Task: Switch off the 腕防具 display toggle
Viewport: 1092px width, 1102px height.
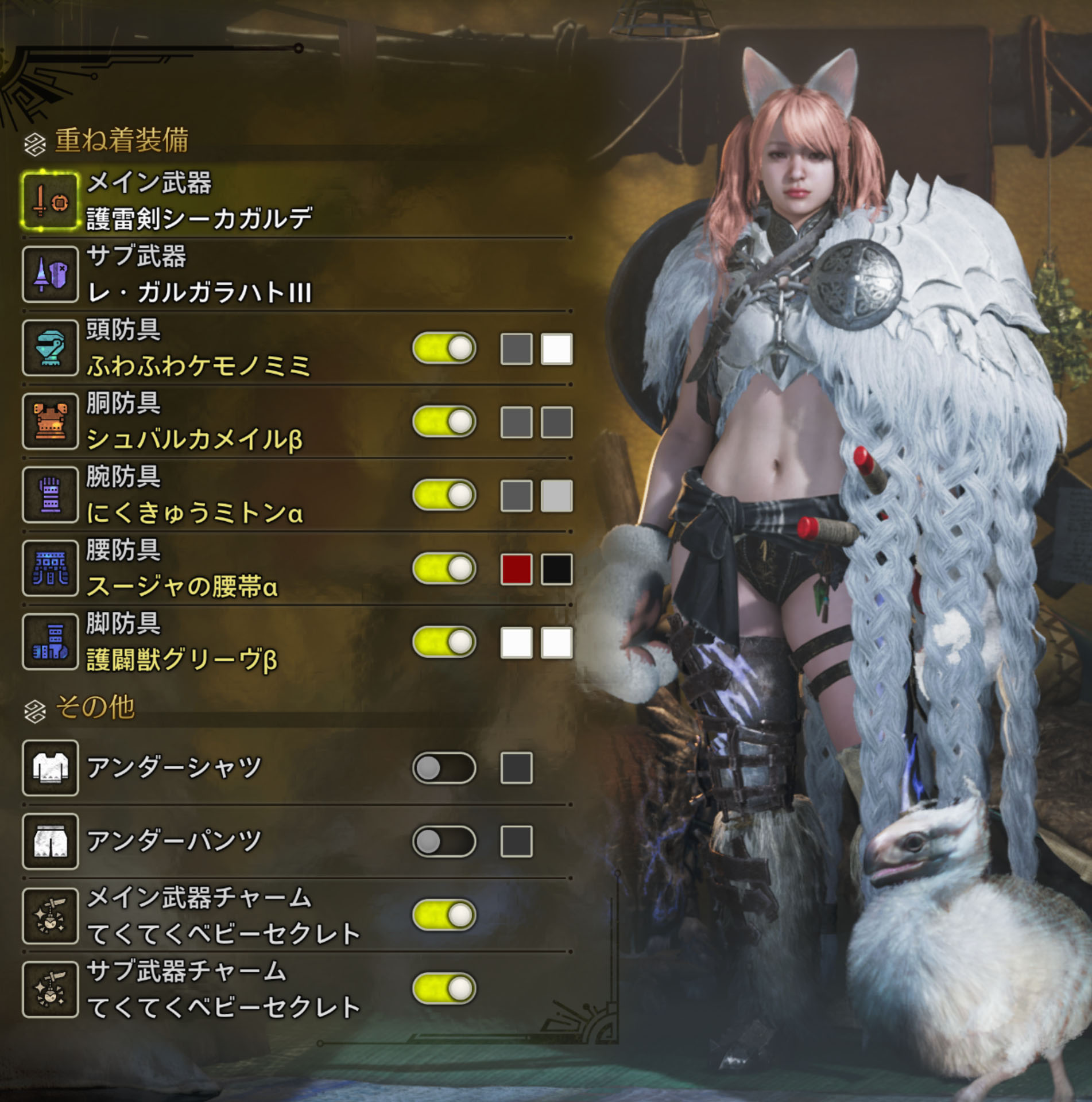Action: (x=444, y=495)
